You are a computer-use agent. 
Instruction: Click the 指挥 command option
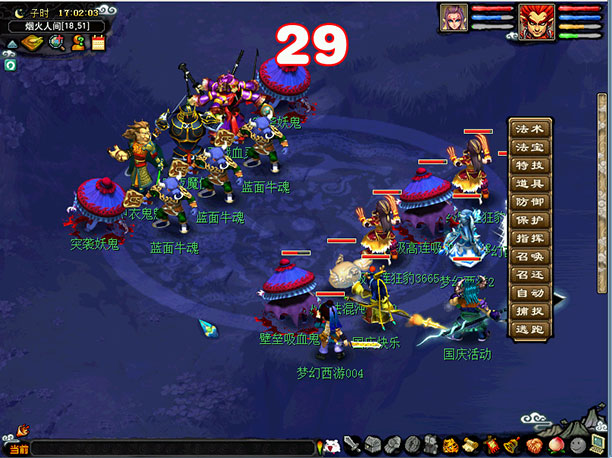tap(530, 239)
